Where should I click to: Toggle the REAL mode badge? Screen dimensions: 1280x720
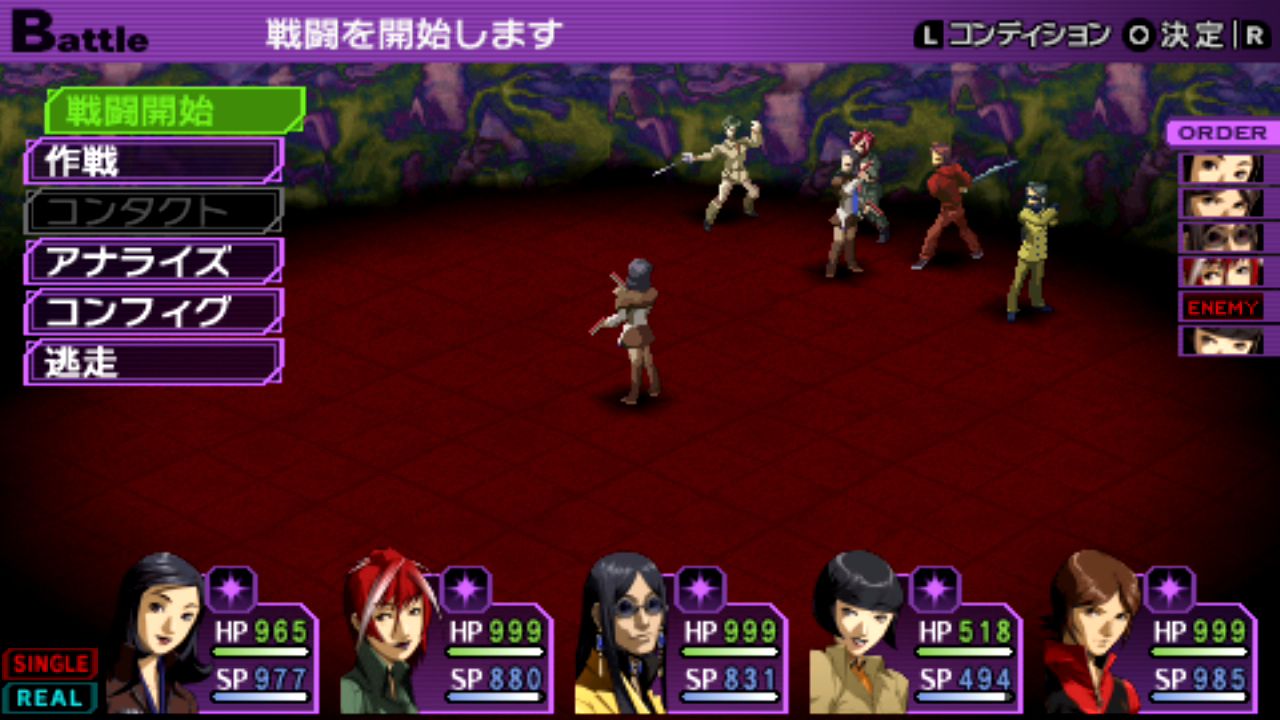tap(50, 697)
